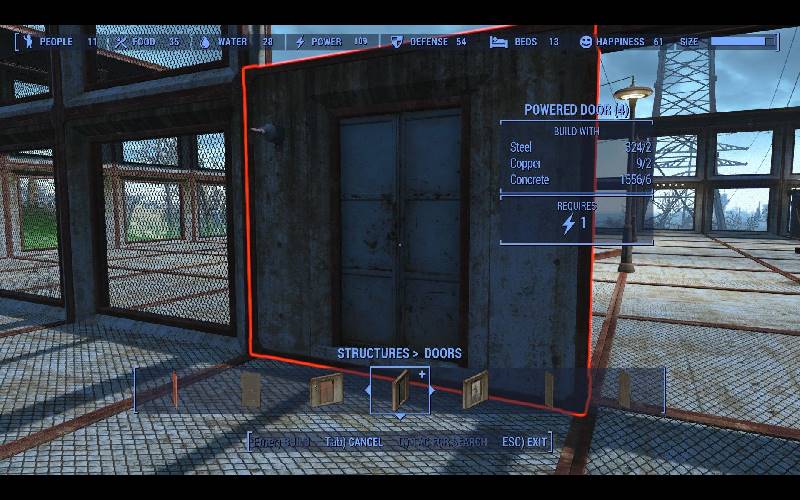The height and width of the screenshot is (500, 800).
Task: Select the thin red door thumbnail
Action: [175, 389]
